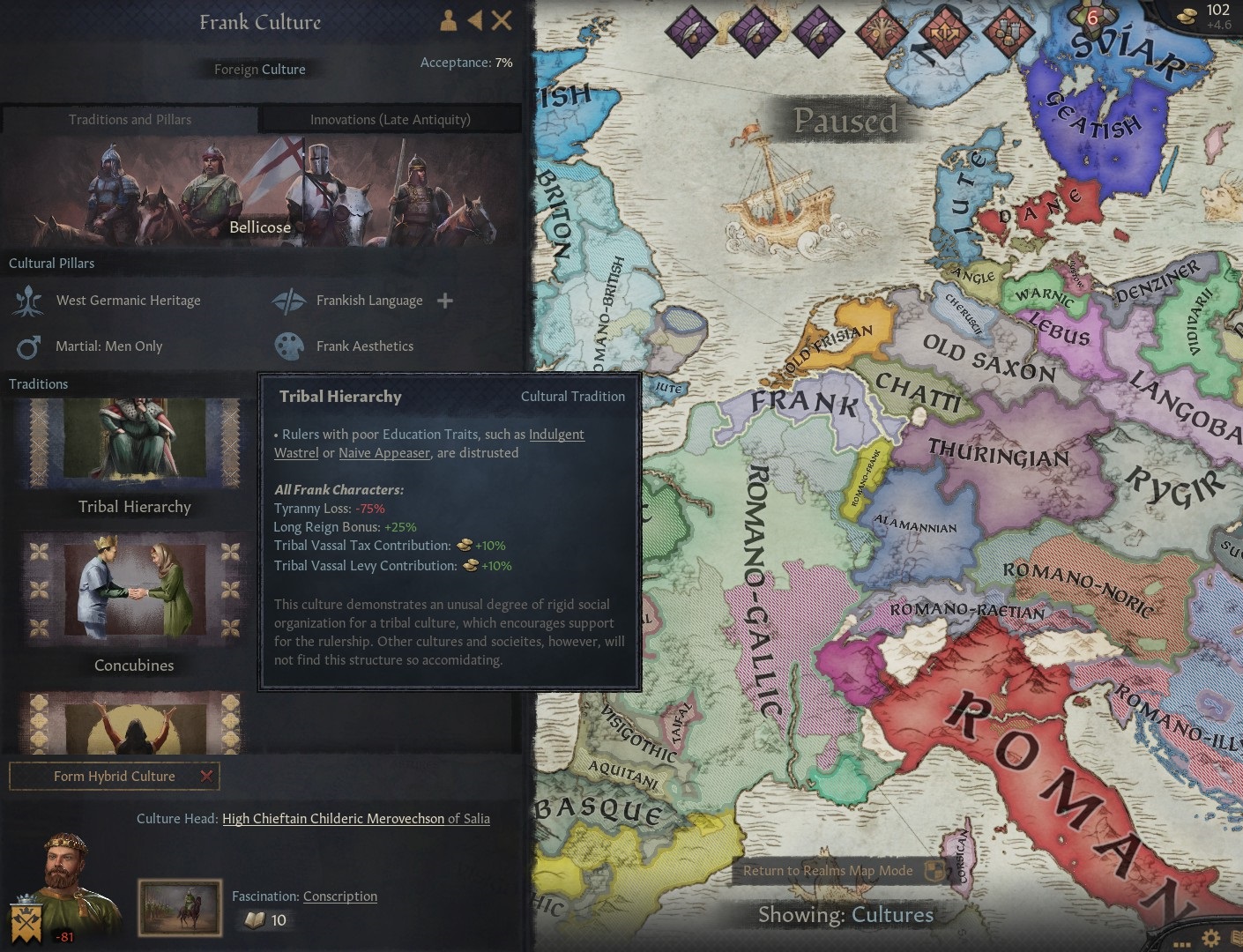
Task: Click the Frank Aesthetics palette icon
Action: [291, 346]
